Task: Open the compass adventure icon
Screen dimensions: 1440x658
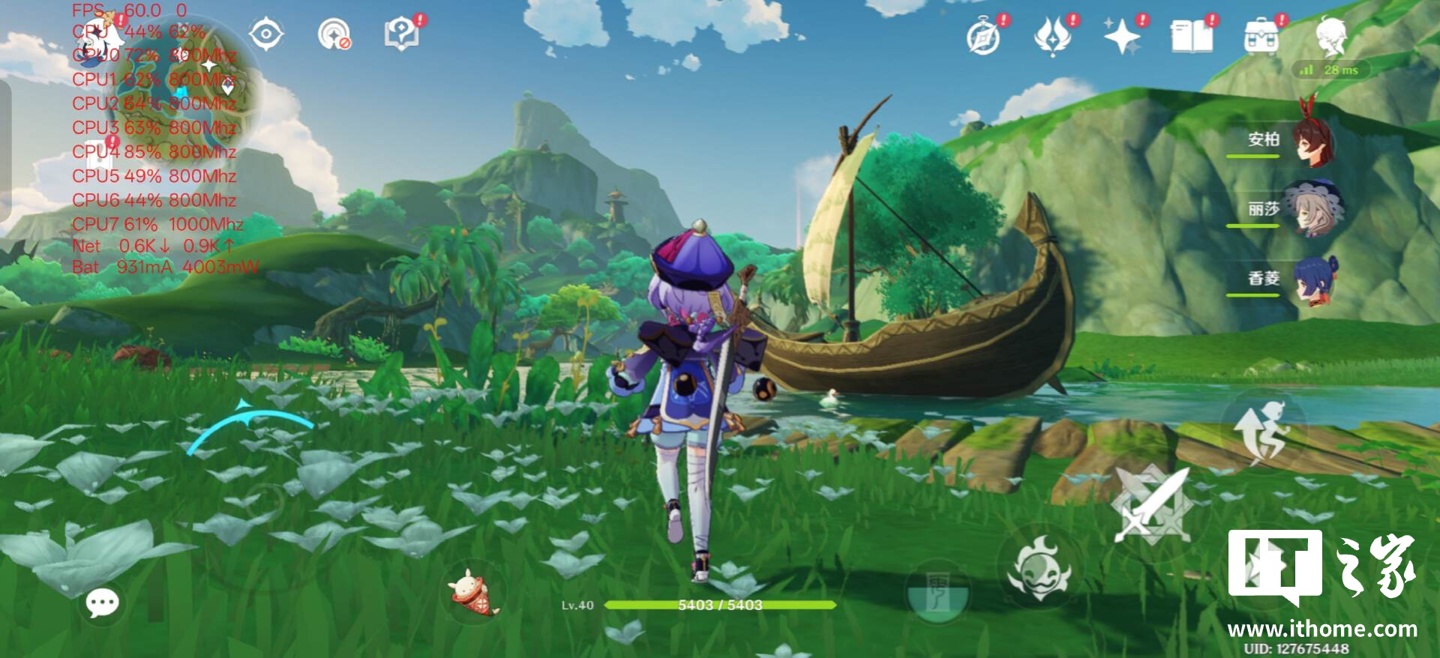Action: click(x=984, y=37)
